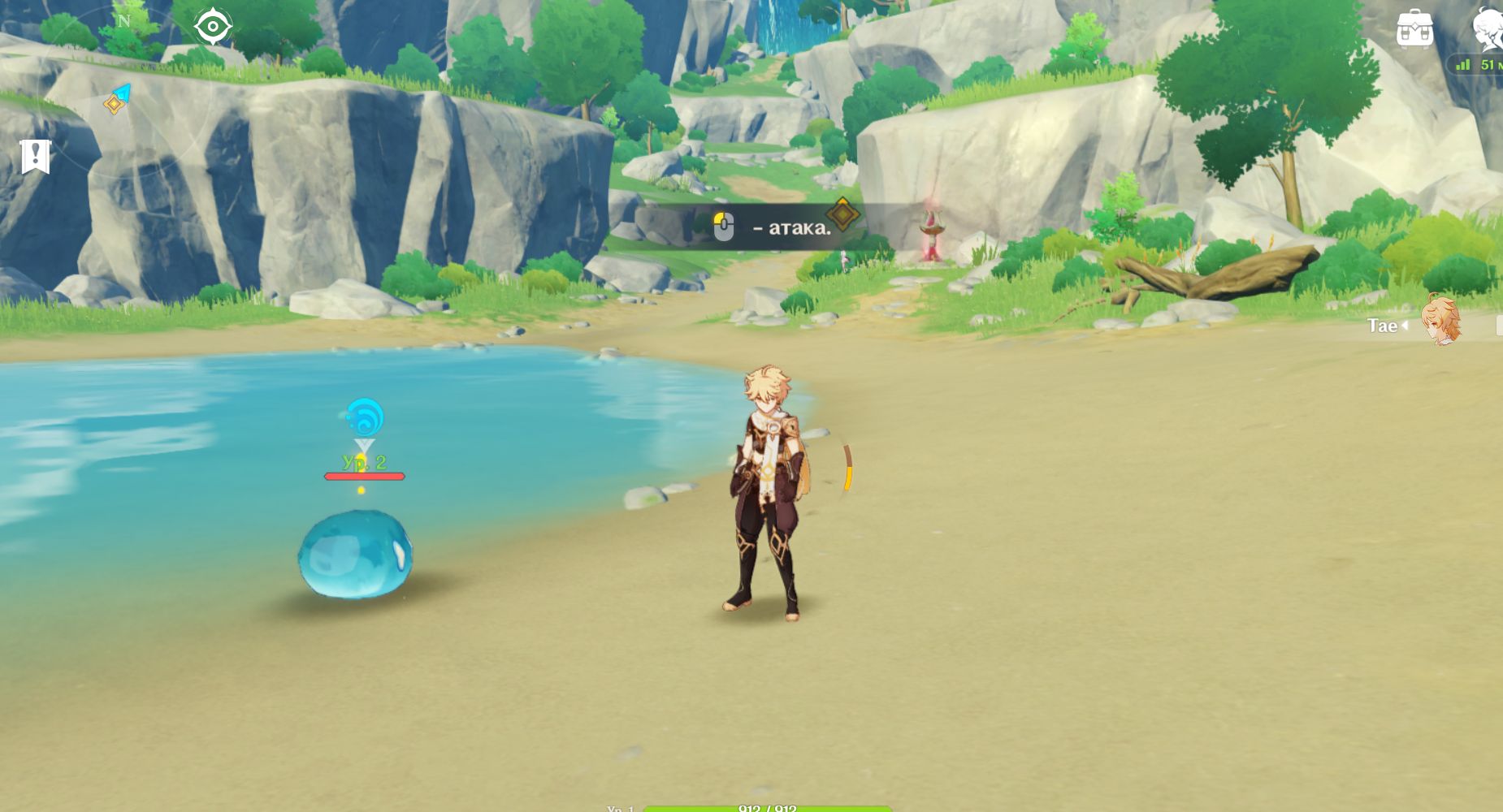Open the quest bookmark with exclamation mark
This screenshot has height=812, width=1503.
[x=36, y=156]
